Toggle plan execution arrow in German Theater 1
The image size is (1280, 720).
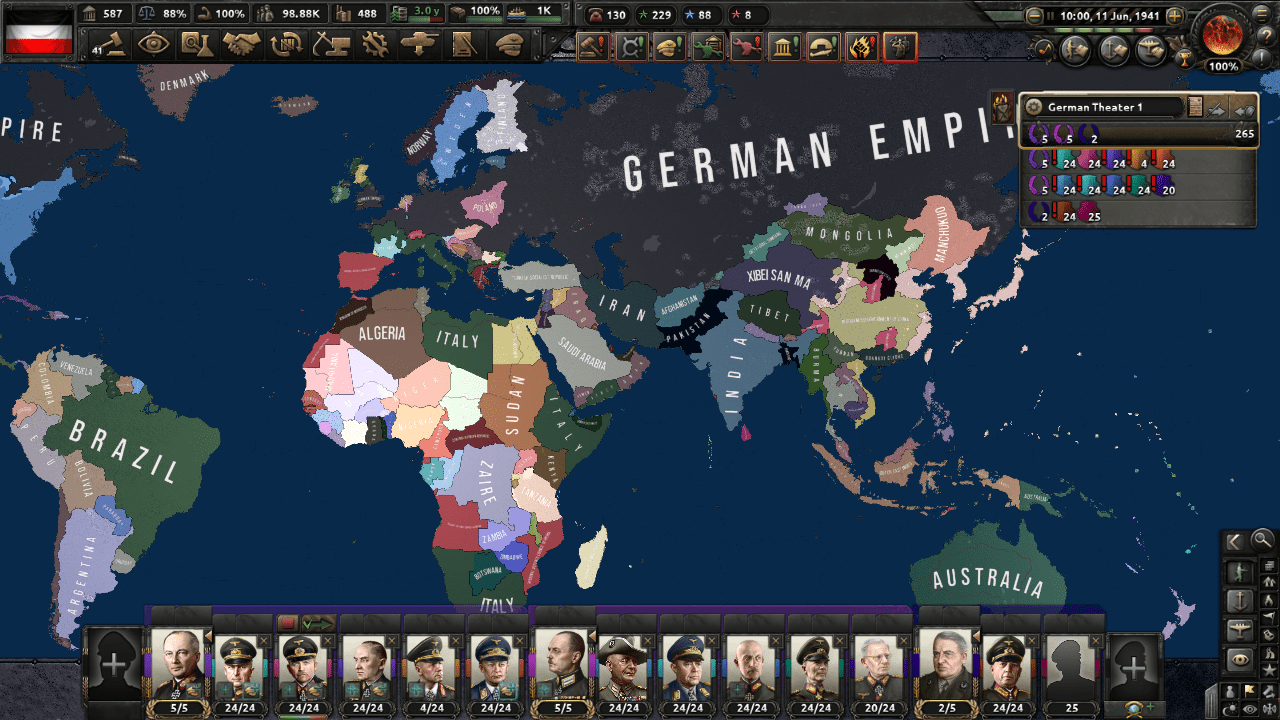(1217, 108)
